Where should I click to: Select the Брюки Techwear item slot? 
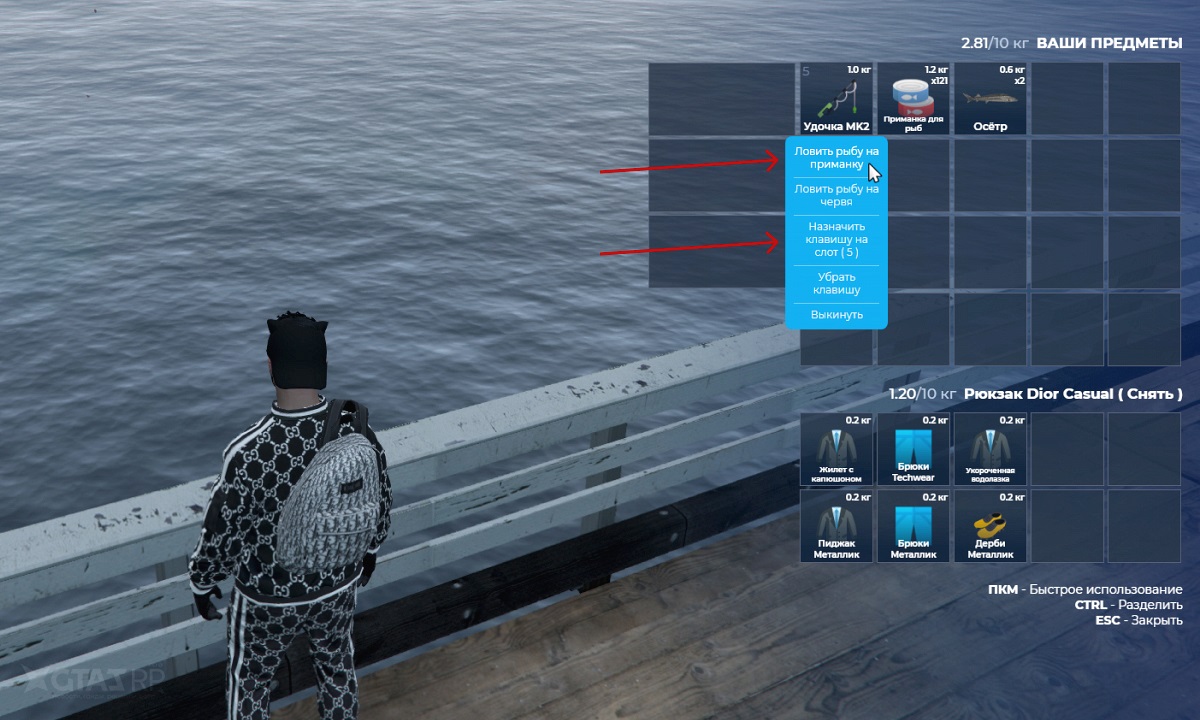913,449
